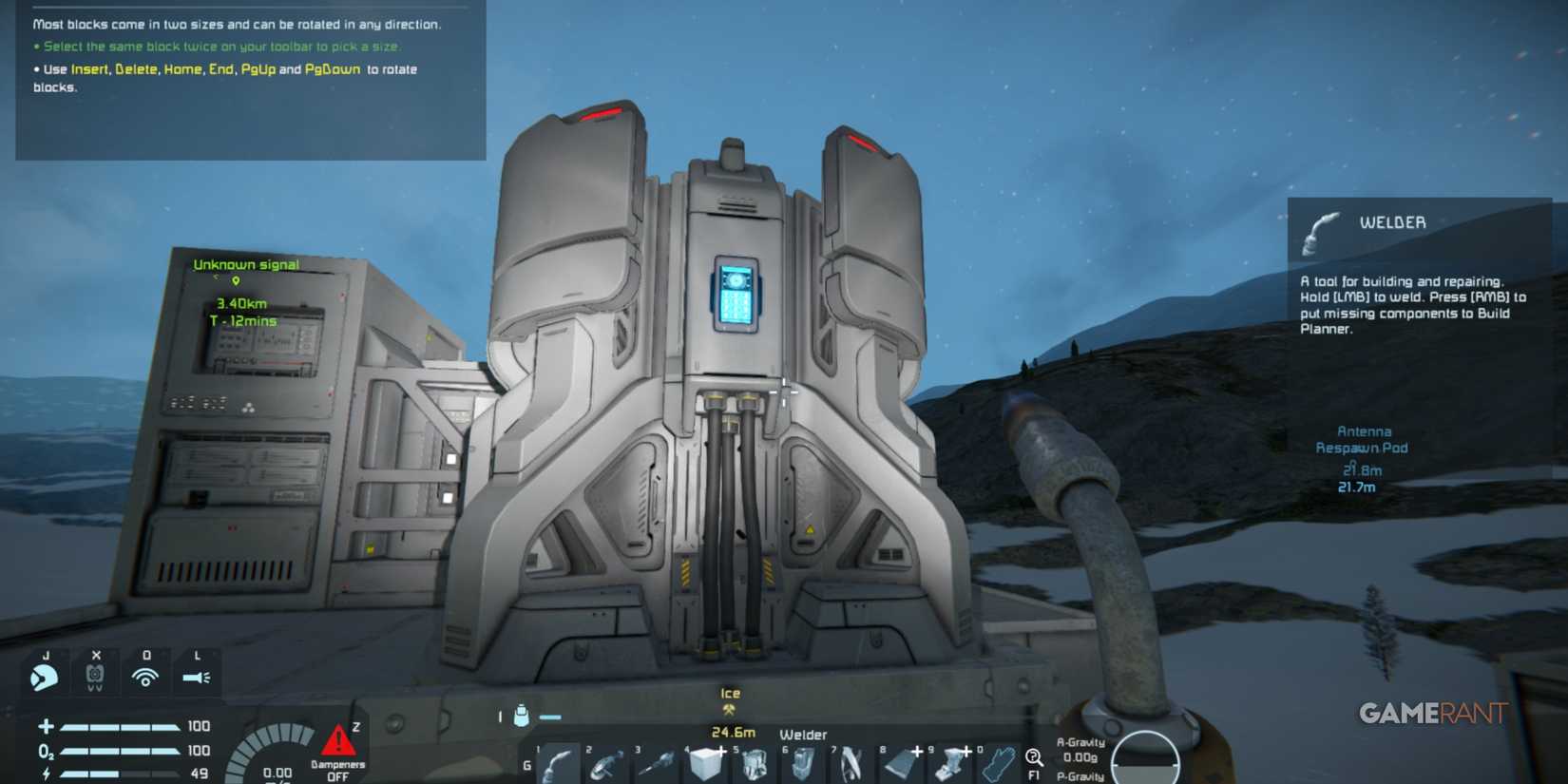This screenshot has width=1568, height=784.
Task: Turn on the flashlight indicator marked L
Action: pos(197,676)
